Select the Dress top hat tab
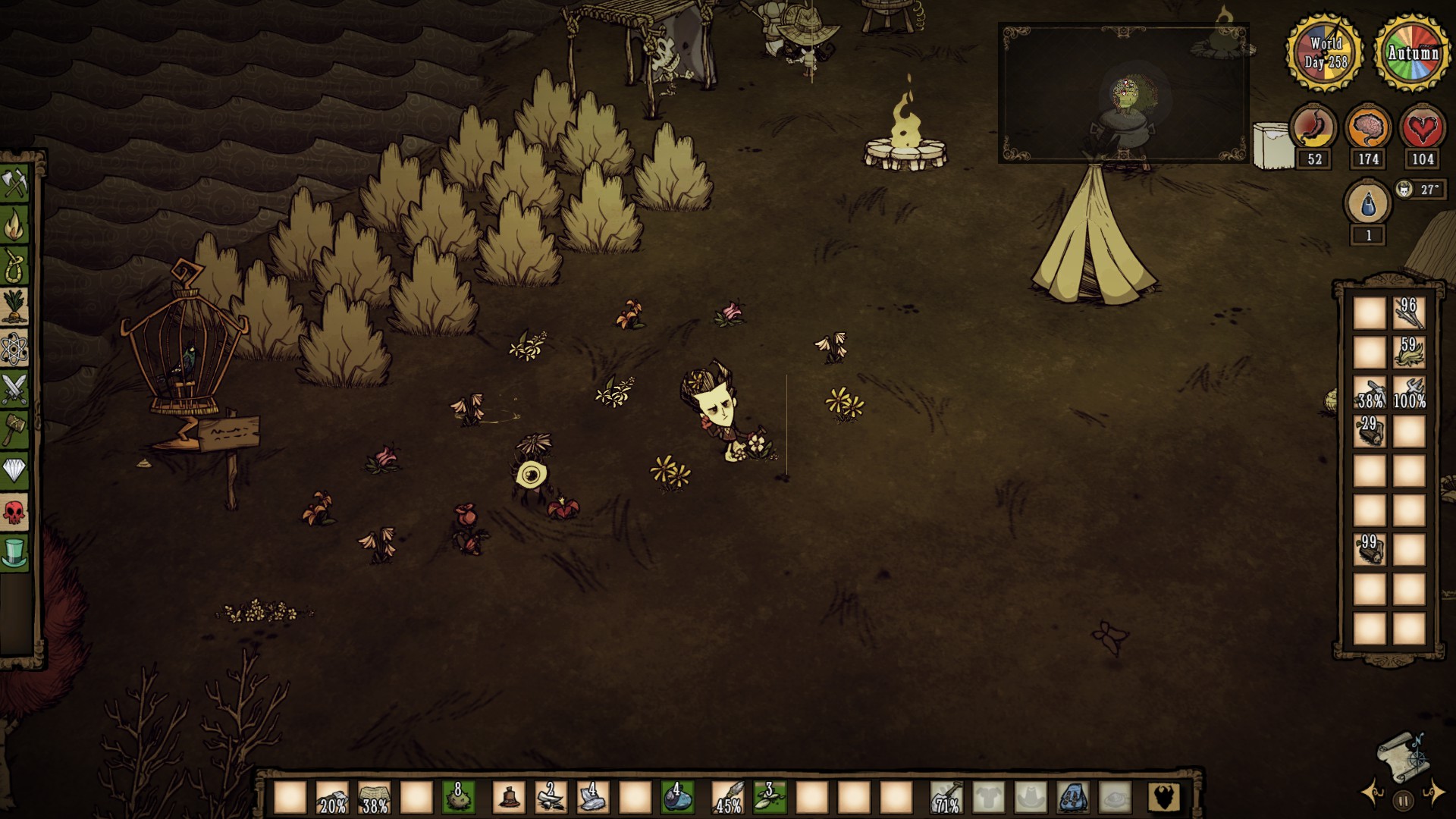Screen dimensions: 1456x819 (14, 554)
